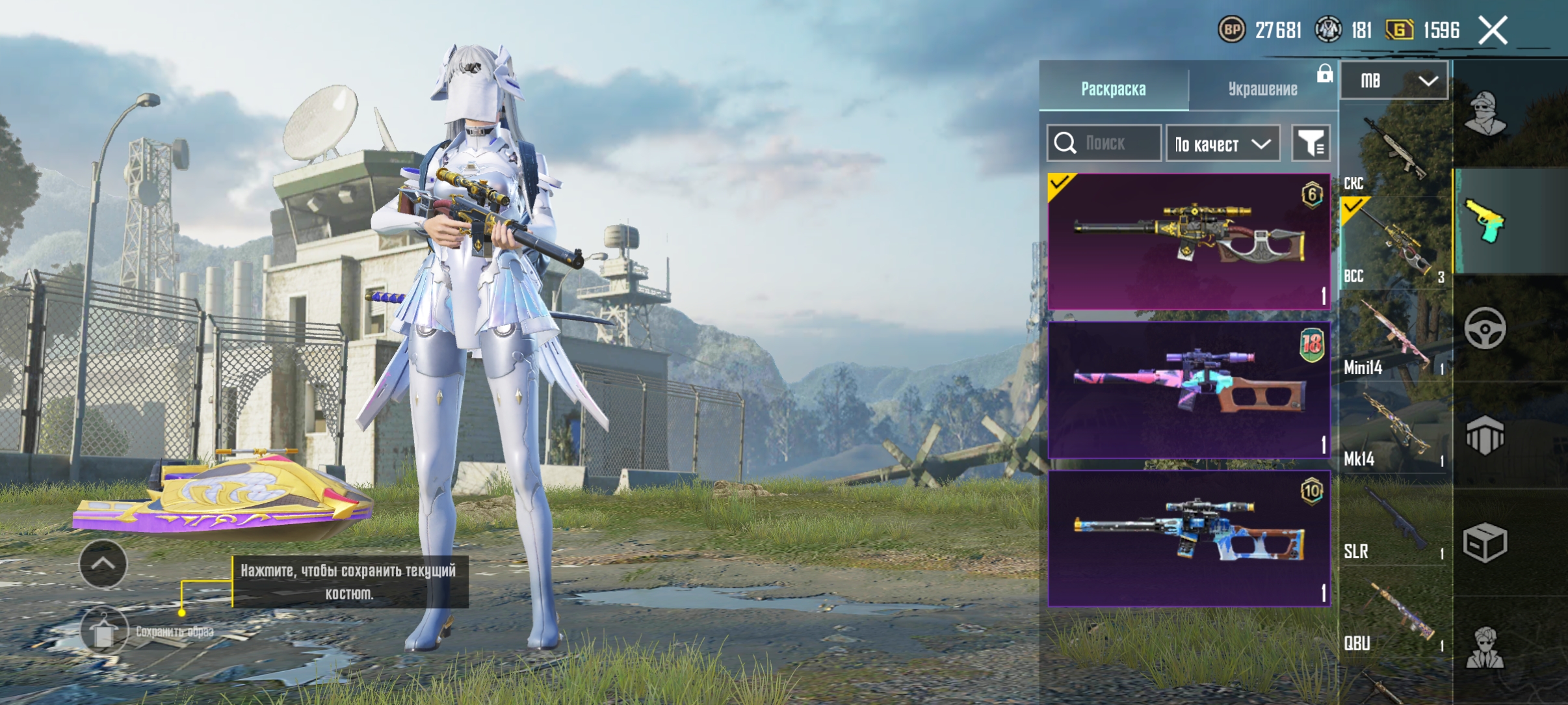Screen dimensions: 1568x705
Task: Open the skin filter funnel button
Action: coord(1311,143)
